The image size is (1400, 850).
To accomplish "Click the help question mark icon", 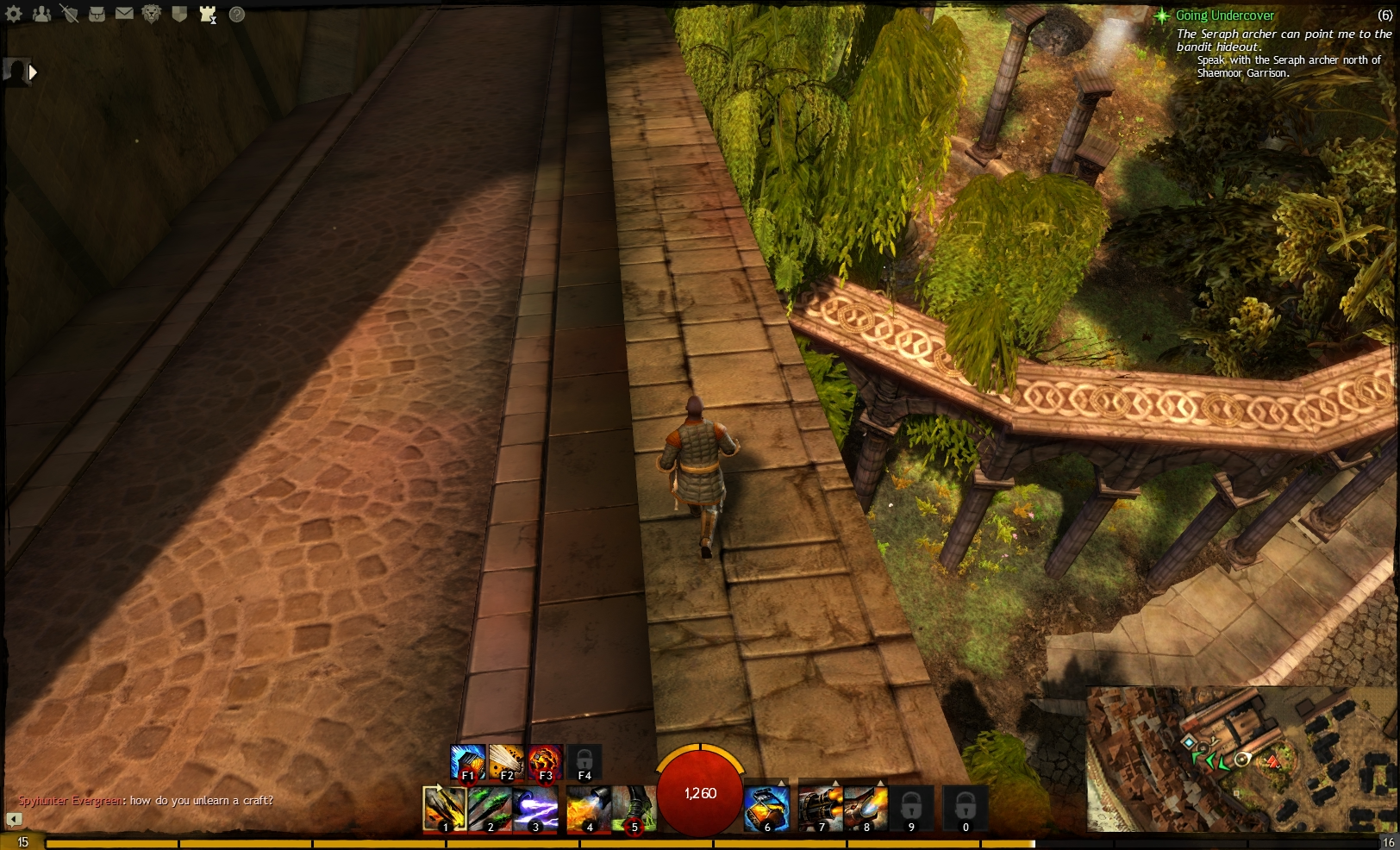I will coord(234,15).
